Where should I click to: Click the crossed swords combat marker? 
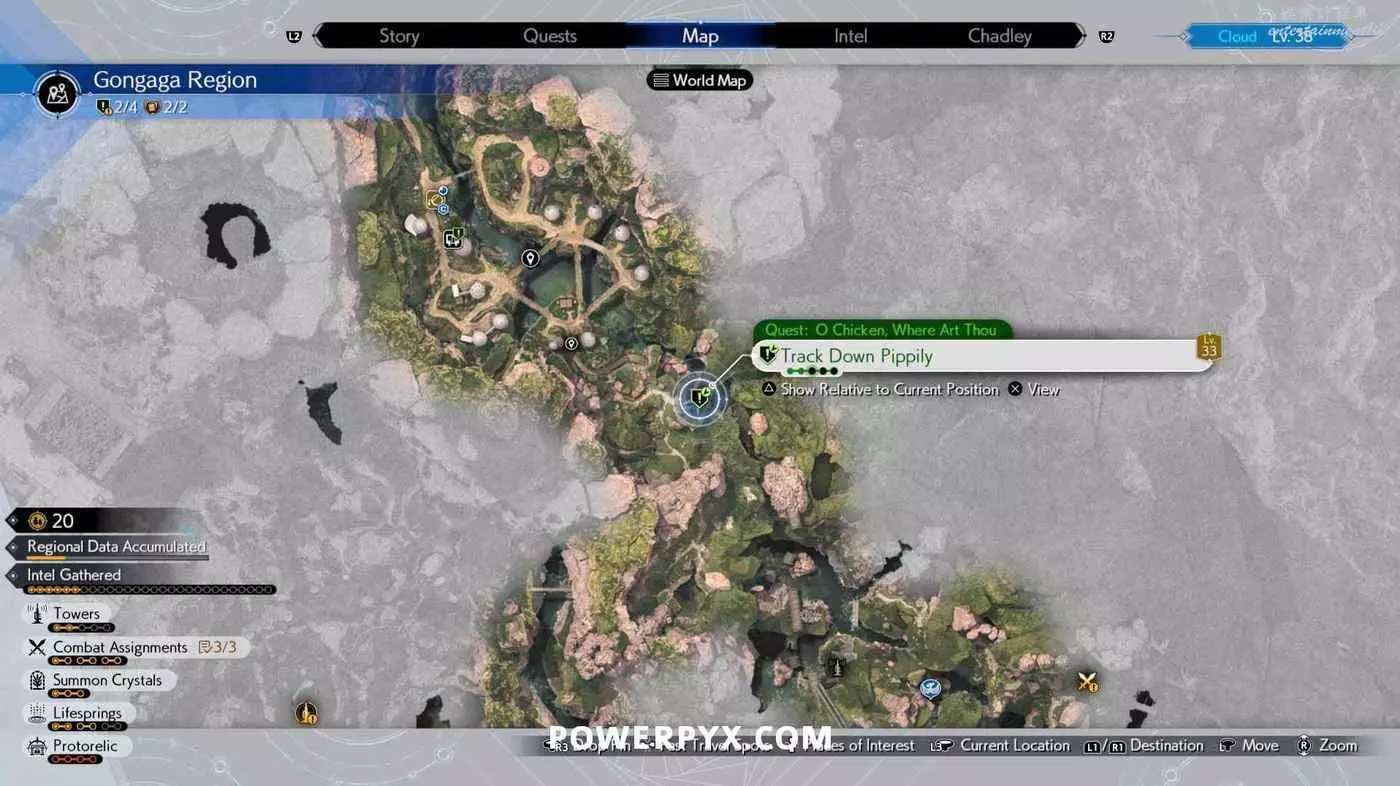[x=1087, y=682]
